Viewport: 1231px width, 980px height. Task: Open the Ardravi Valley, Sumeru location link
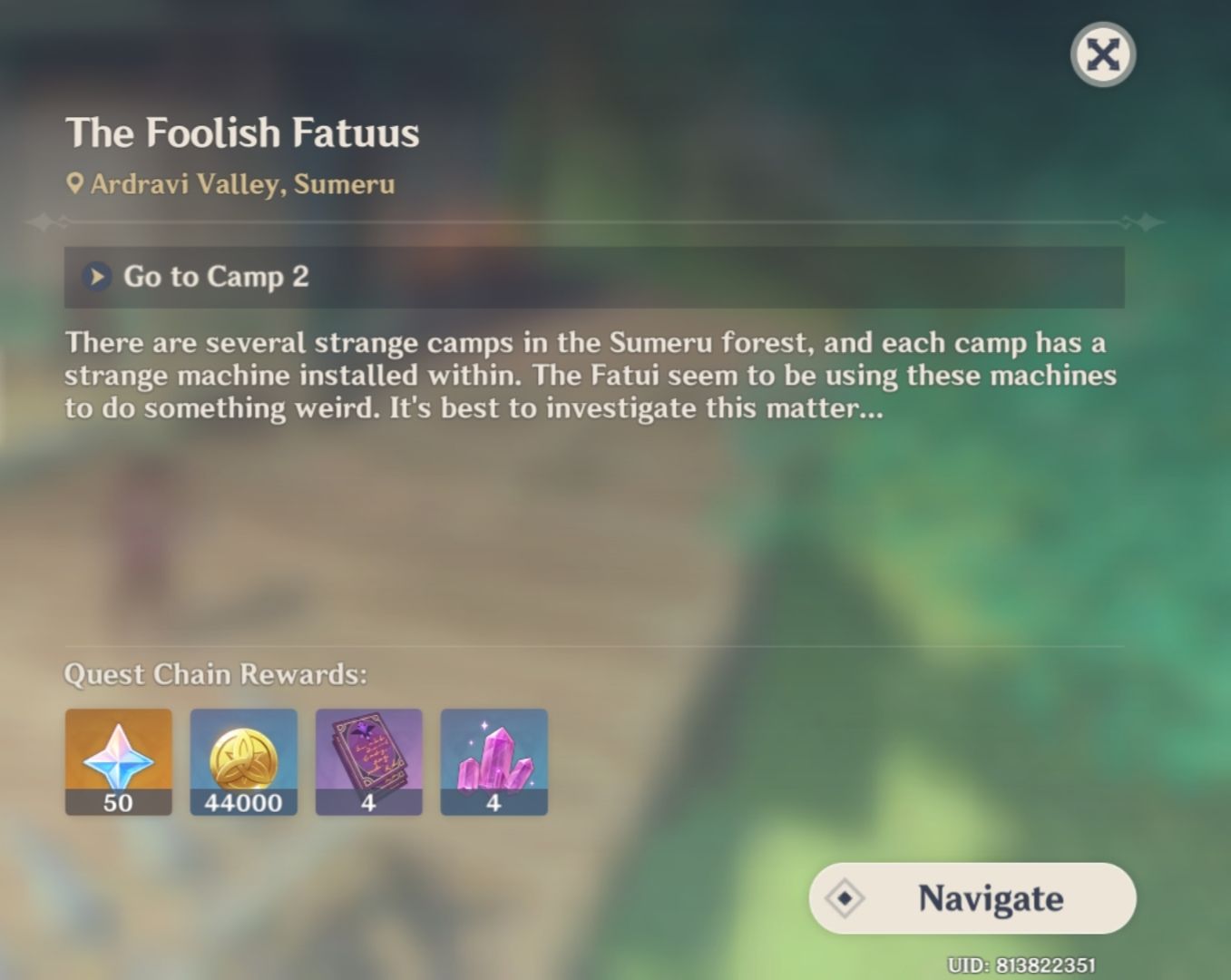pos(241,184)
